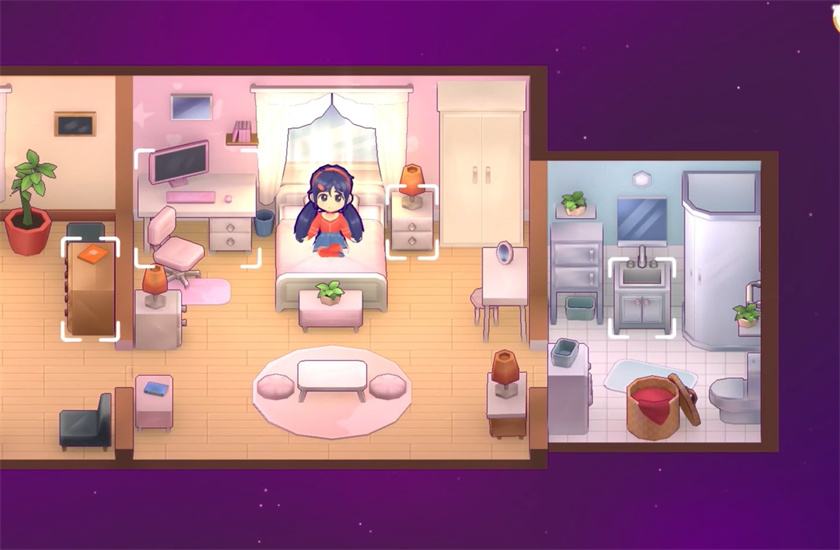Screen dimensions: 840x550
Task: Choose the highlighted bedside nightstand with lamp
Action: (411, 221)
